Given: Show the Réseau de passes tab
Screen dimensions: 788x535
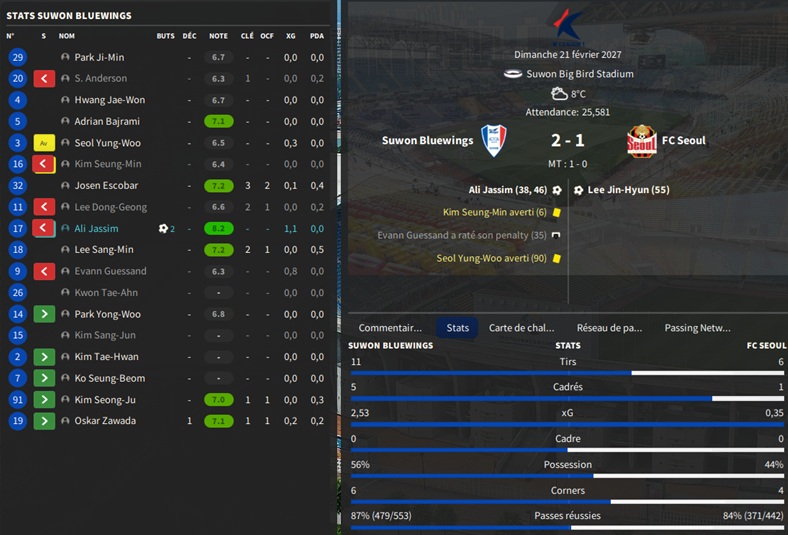Looking at the screenshot, I should [609, 327].
